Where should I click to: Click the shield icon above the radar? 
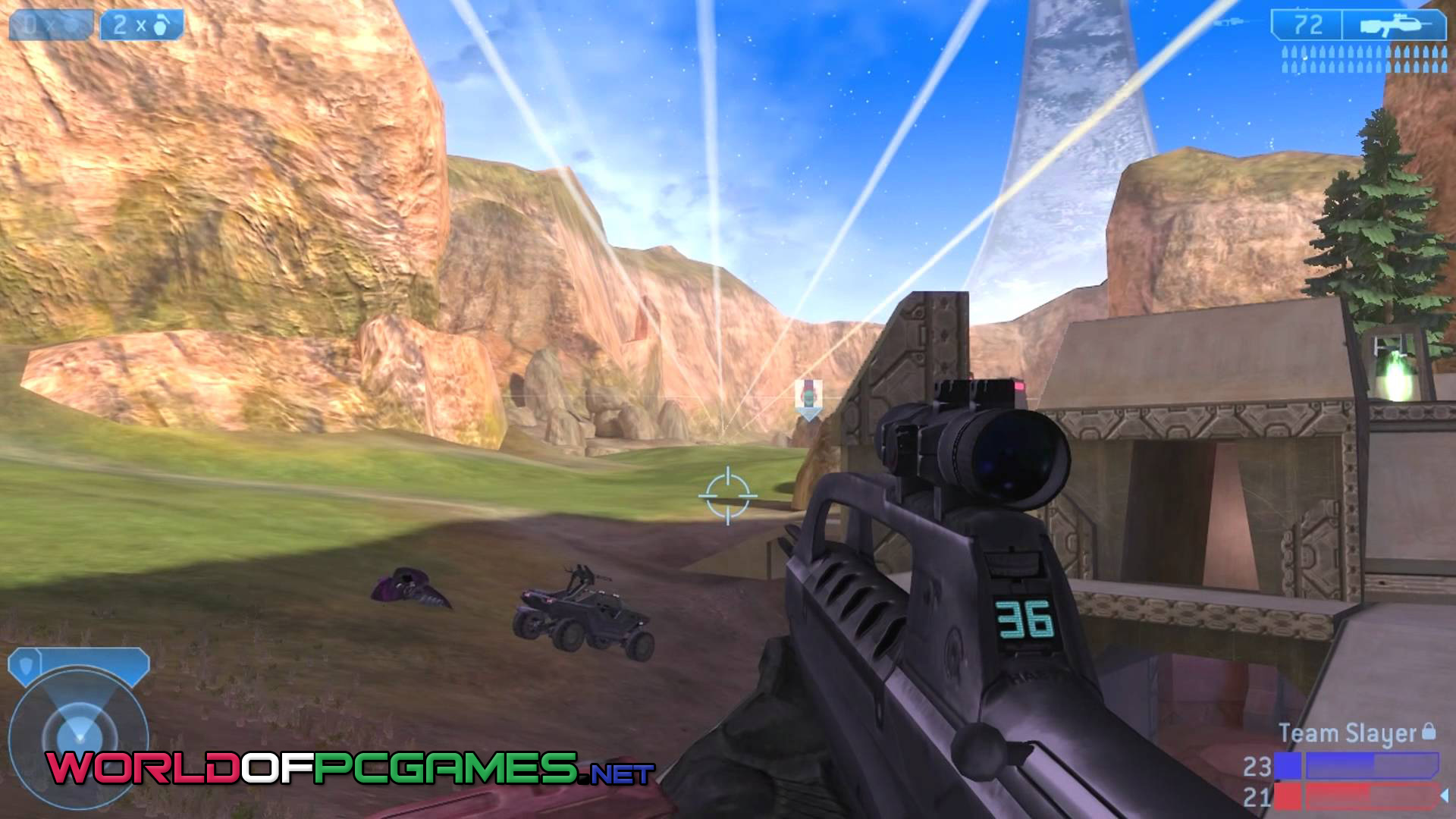coord(28,665)
